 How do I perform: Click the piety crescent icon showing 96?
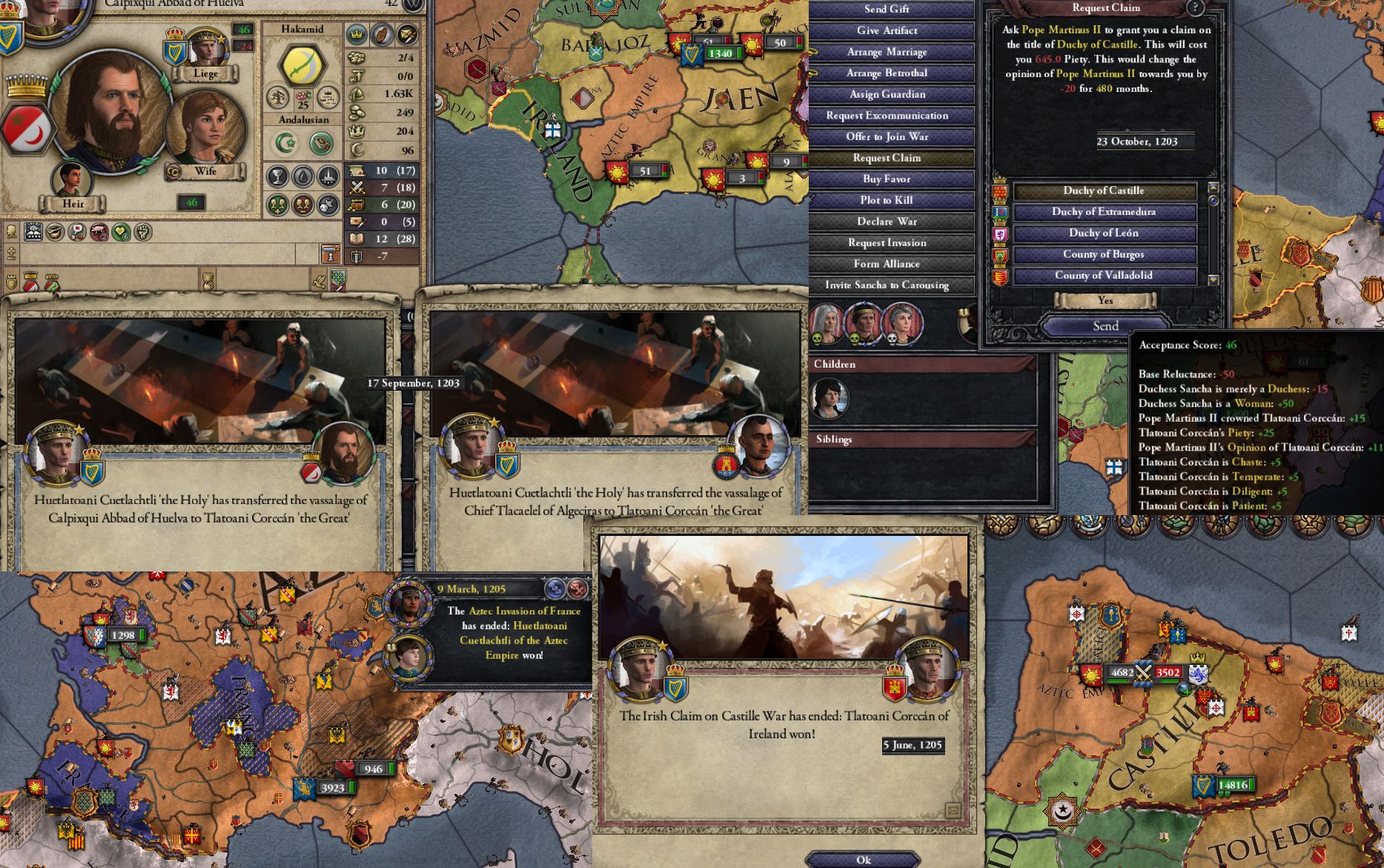pos(357,148)
